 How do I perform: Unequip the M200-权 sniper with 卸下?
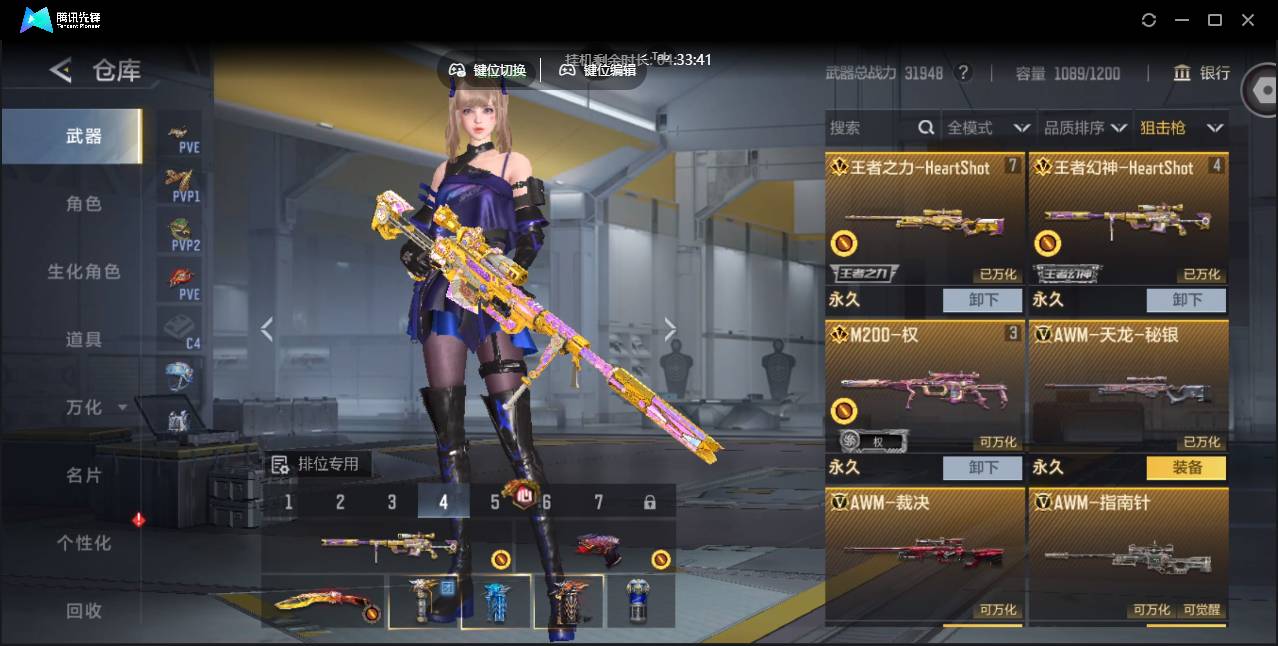(x=982, y=467)
